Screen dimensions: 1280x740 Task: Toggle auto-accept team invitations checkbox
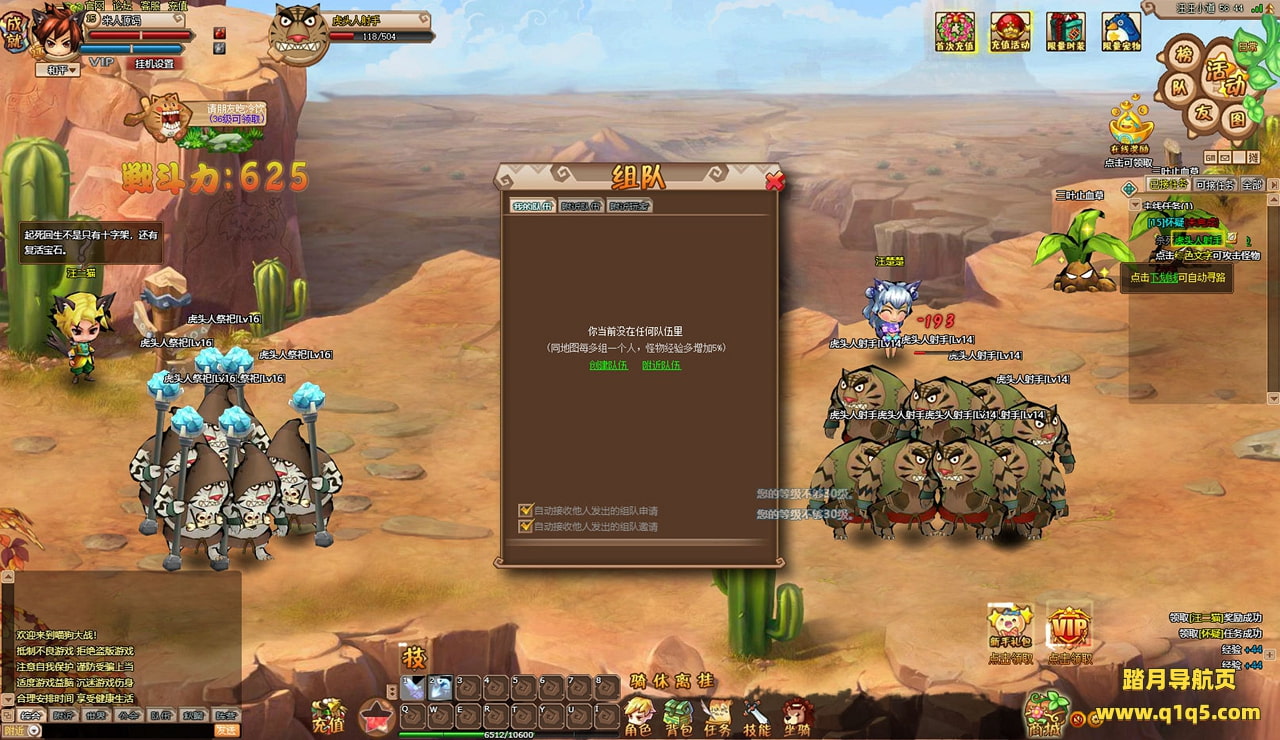(525, 526)
